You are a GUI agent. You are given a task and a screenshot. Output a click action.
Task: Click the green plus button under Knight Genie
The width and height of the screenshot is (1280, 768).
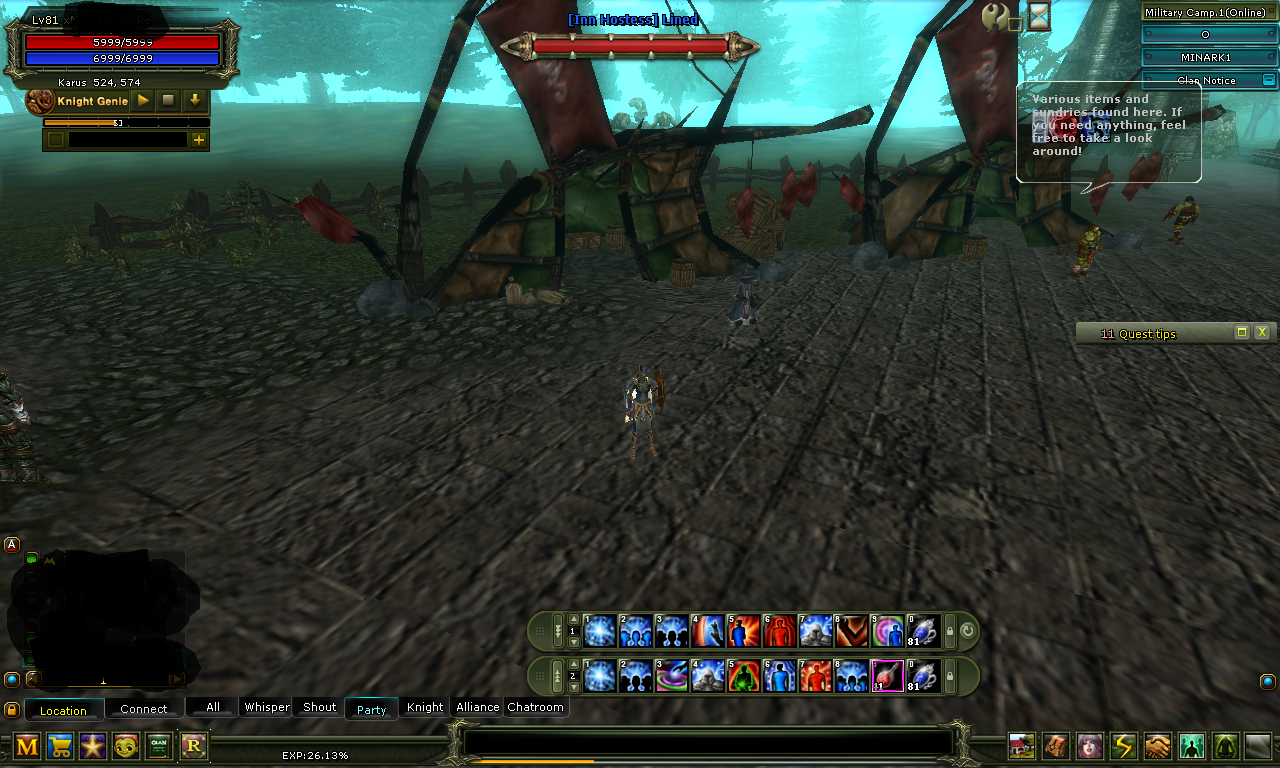pos(198,139)
